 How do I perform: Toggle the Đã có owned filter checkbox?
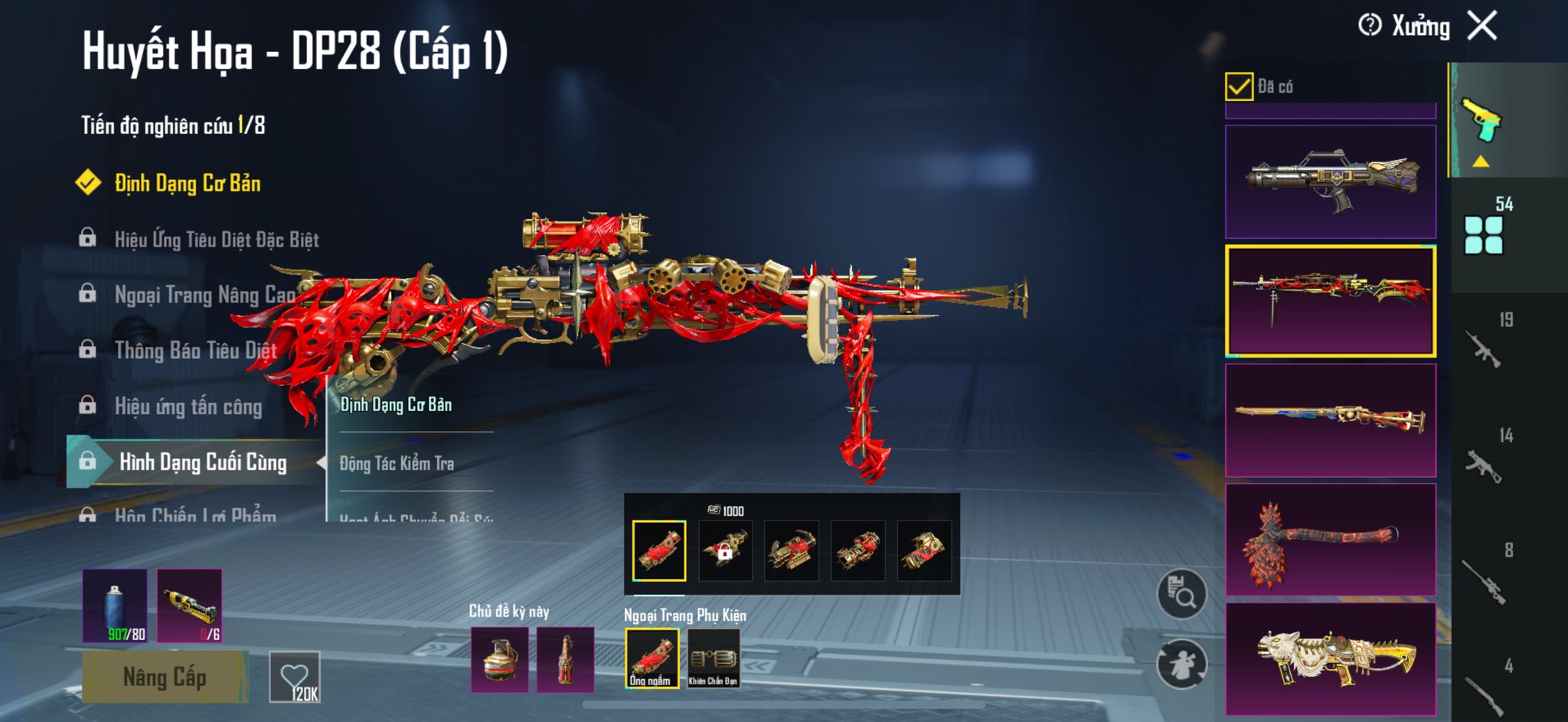coord(1239,87)
